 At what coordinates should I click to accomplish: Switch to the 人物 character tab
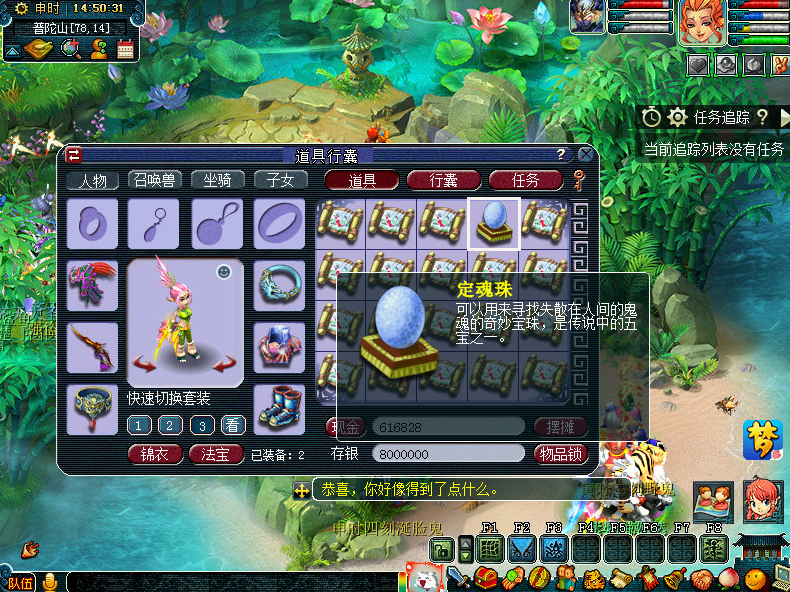[93, 180]
